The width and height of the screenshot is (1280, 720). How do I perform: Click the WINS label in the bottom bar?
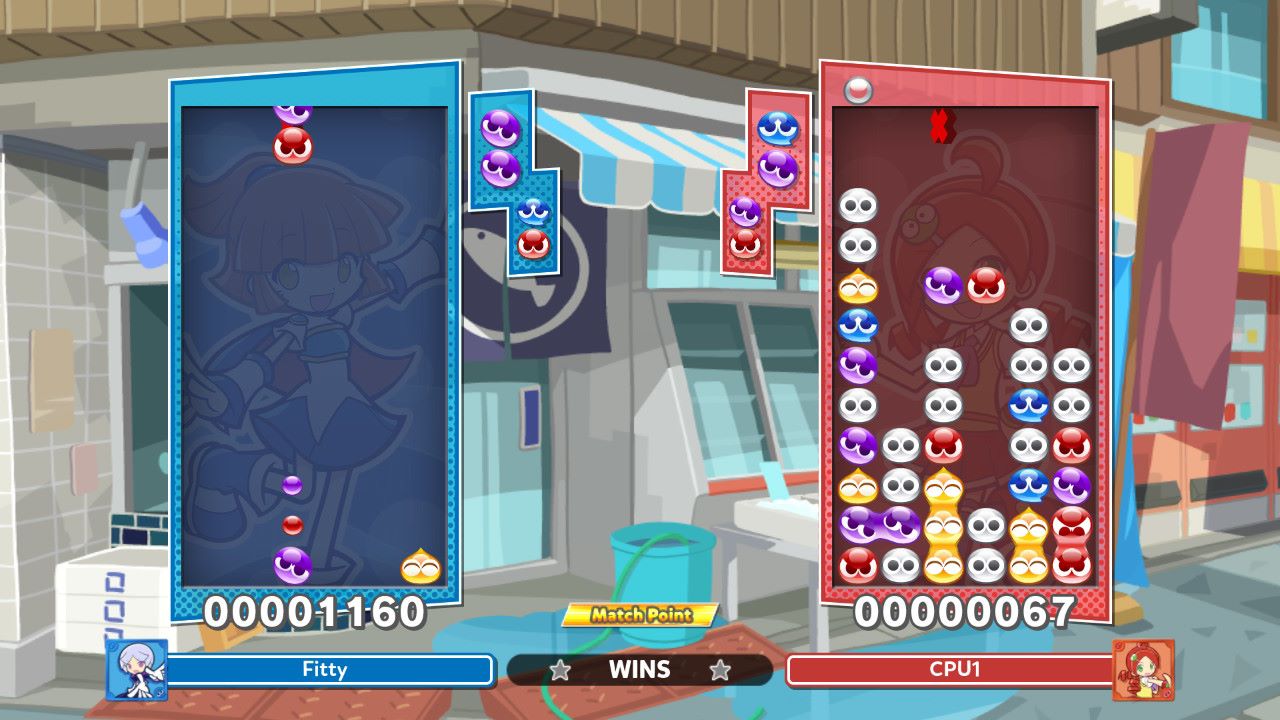pyautogui.click(x=638, y=671)
